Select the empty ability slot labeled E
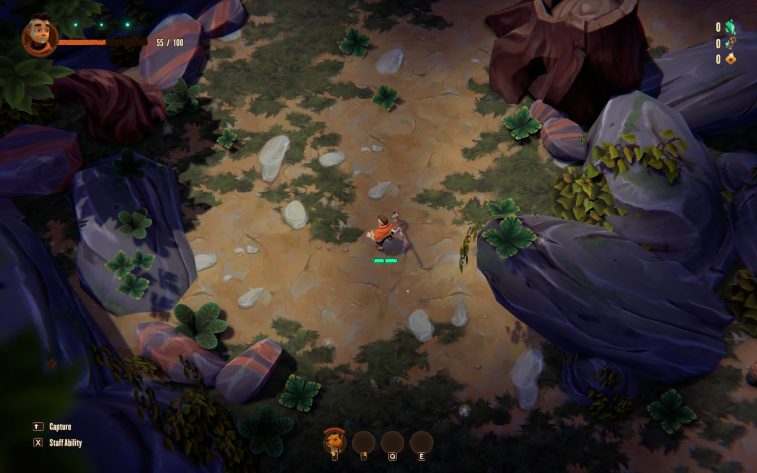The image size is (757, 473). pyautogui.click(x=422, y=442)
